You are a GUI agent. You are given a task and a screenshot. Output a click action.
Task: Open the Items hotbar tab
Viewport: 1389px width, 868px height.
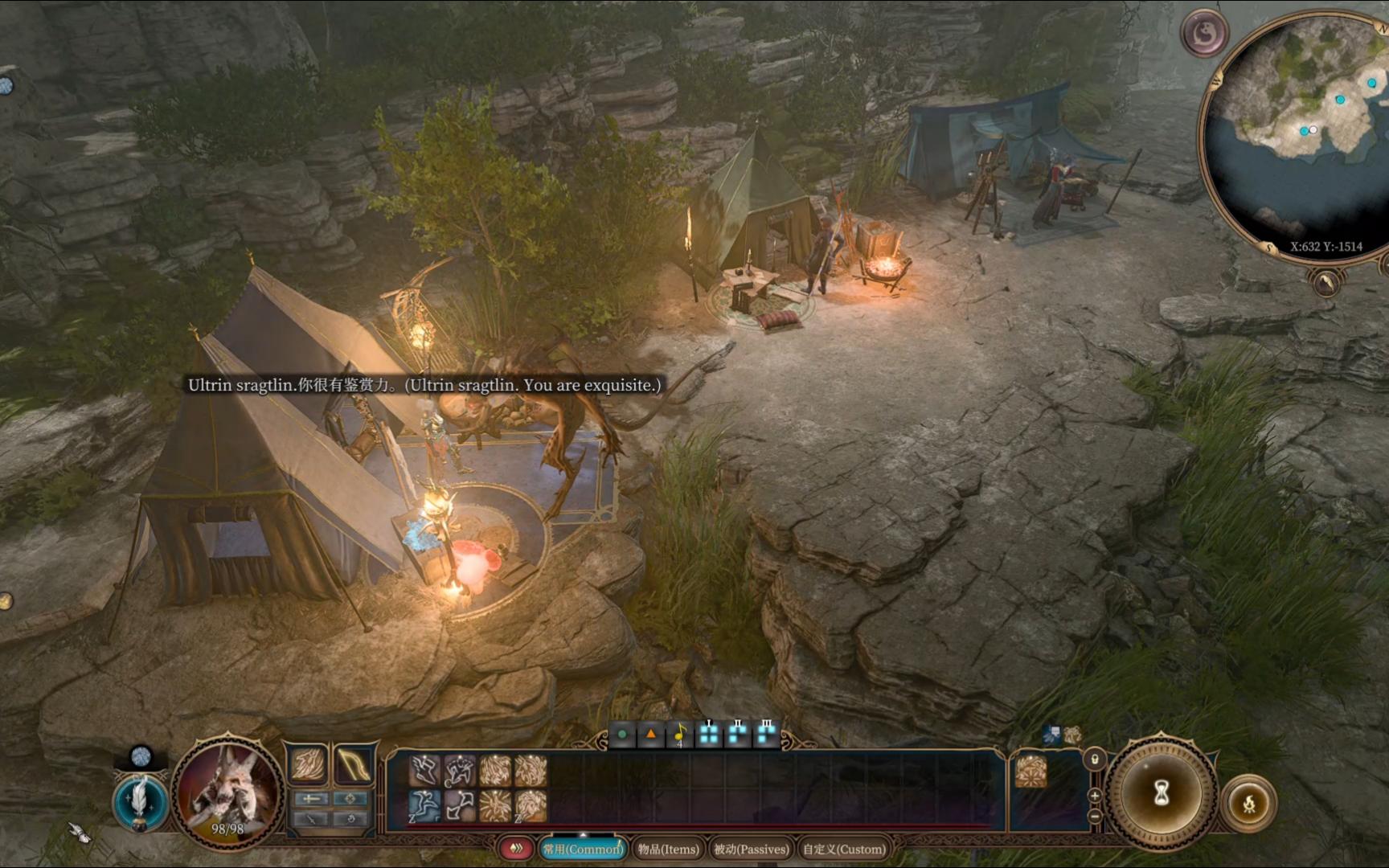point(668,849)
